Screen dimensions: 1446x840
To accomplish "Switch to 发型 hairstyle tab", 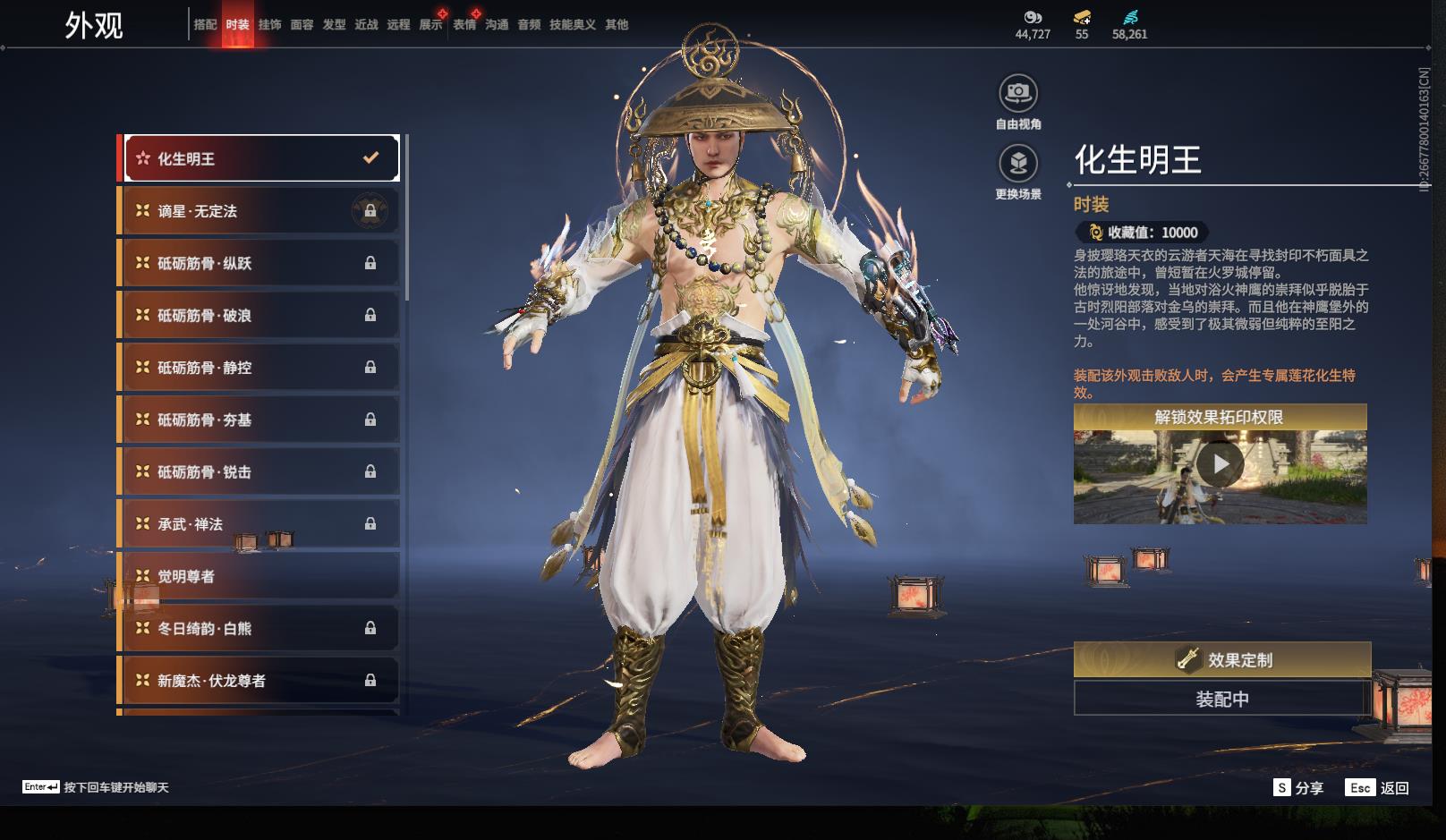I will 334,25.
